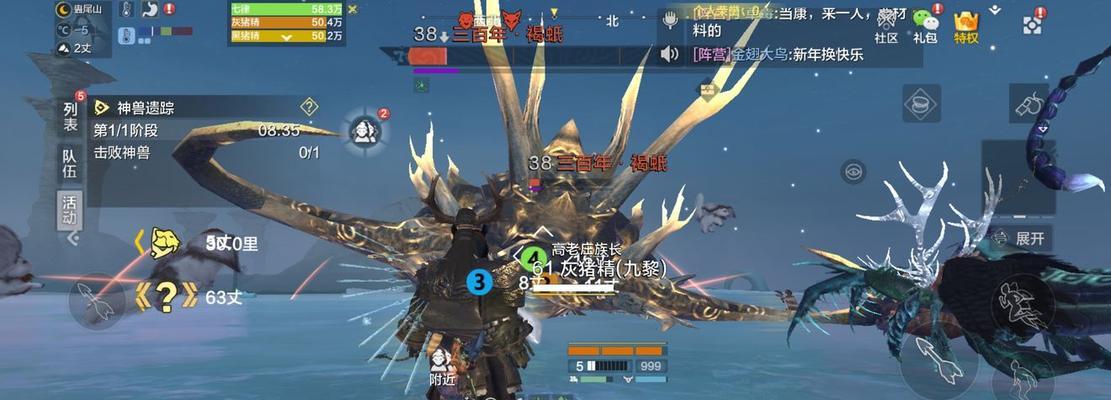Toggle the chat speaker sound icon
This screenshot has width=1111, height=400.
coord(670,54)
